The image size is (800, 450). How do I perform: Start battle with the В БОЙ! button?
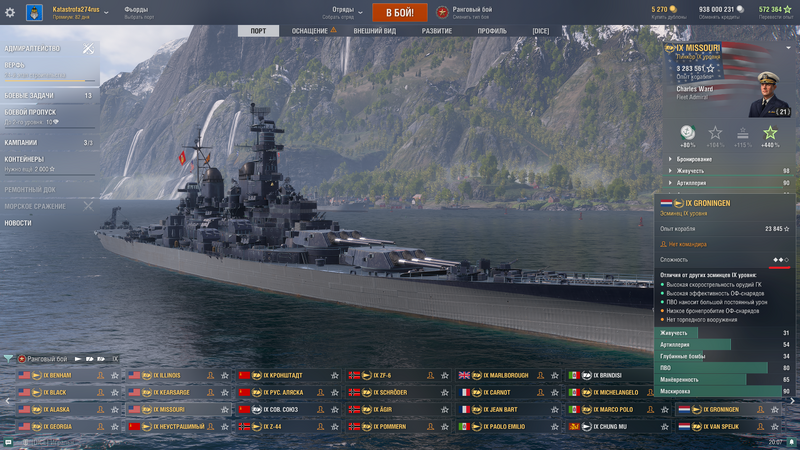pyautogui.click(x=400, y=12)
